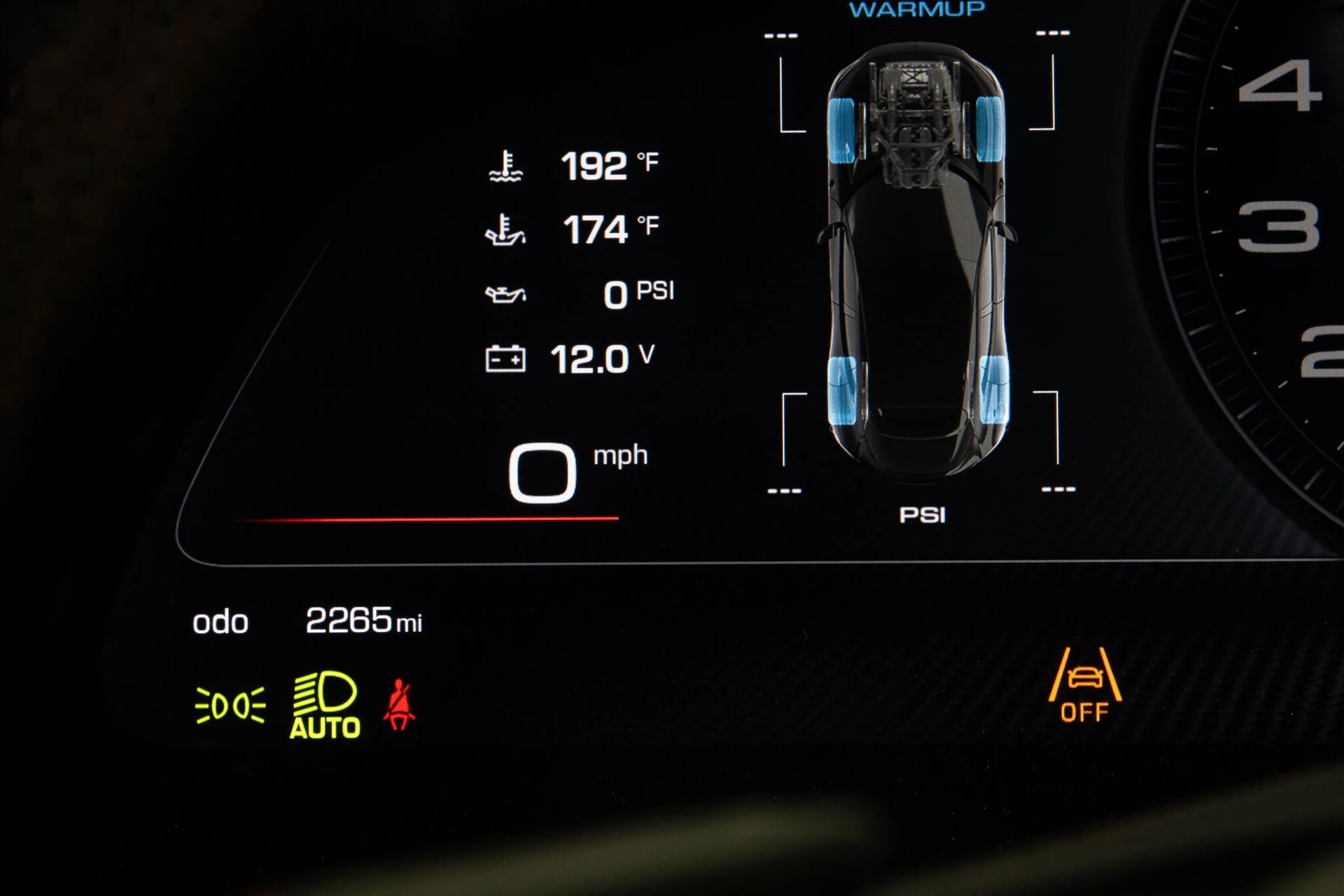Click the red seatbelt warning icon
The image size is (1344, 896).
coord(399,705)
